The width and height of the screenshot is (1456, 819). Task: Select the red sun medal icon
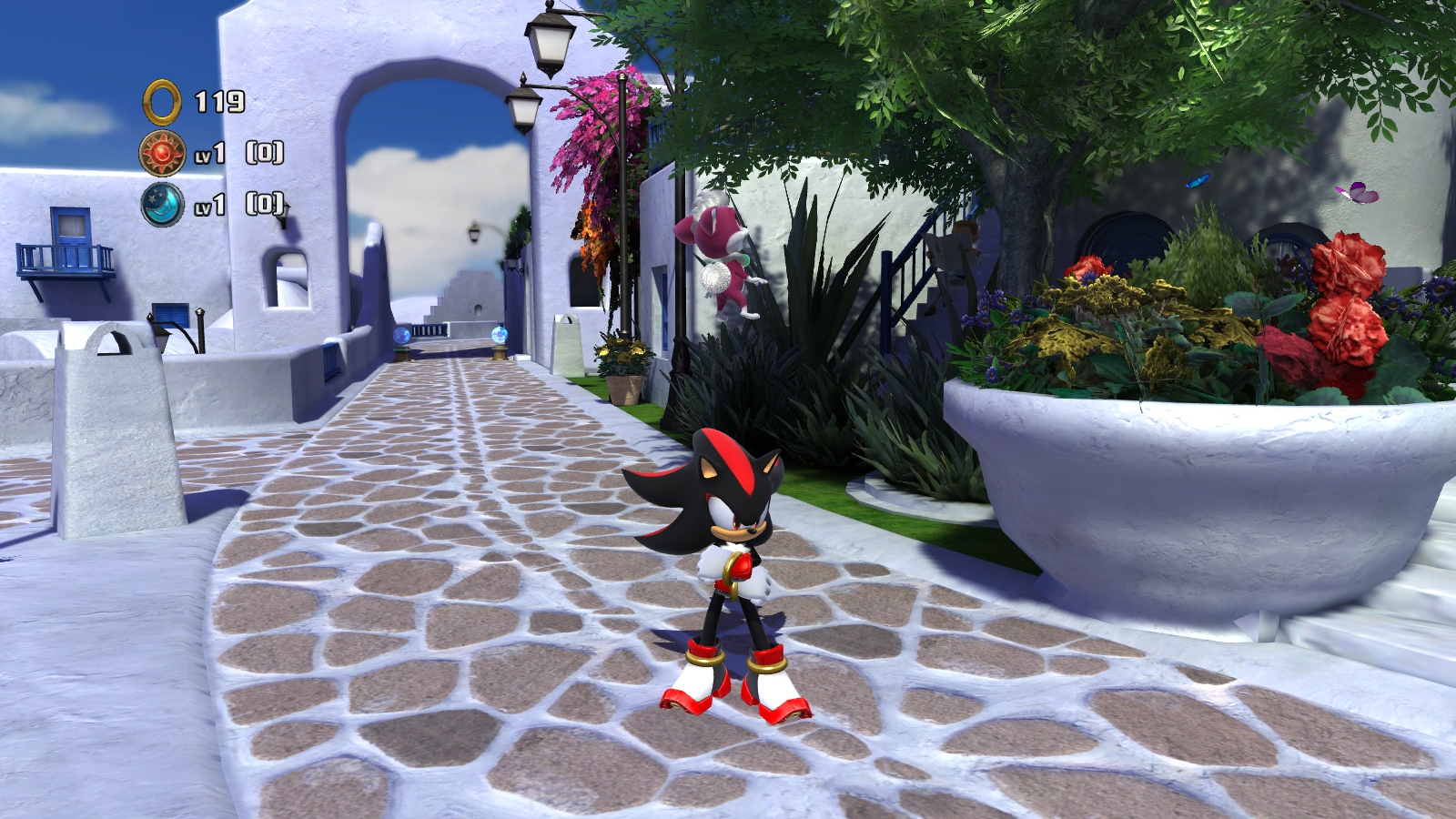point(162,152)
